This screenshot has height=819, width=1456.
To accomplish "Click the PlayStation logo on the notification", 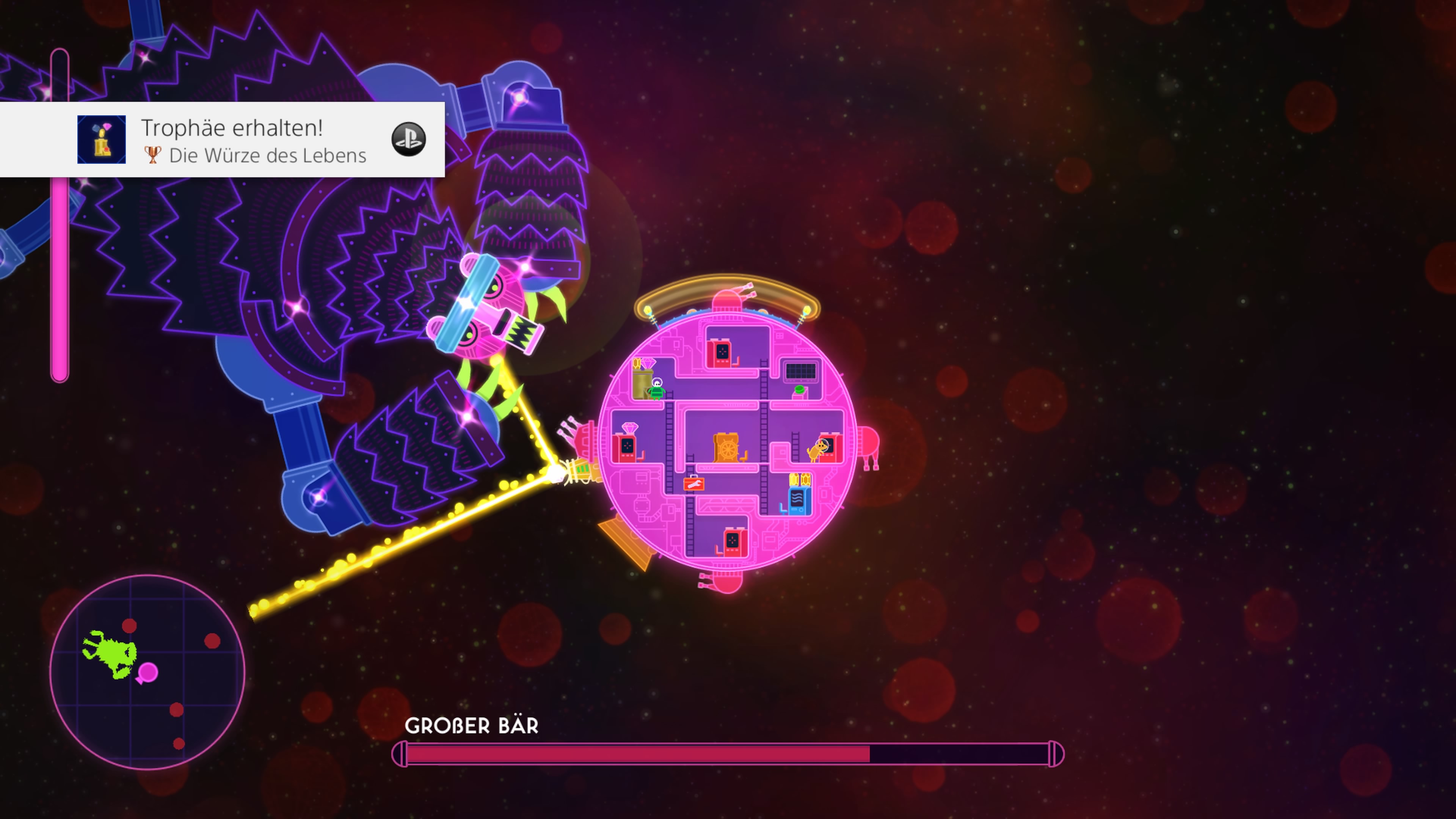I will [408, 139].
